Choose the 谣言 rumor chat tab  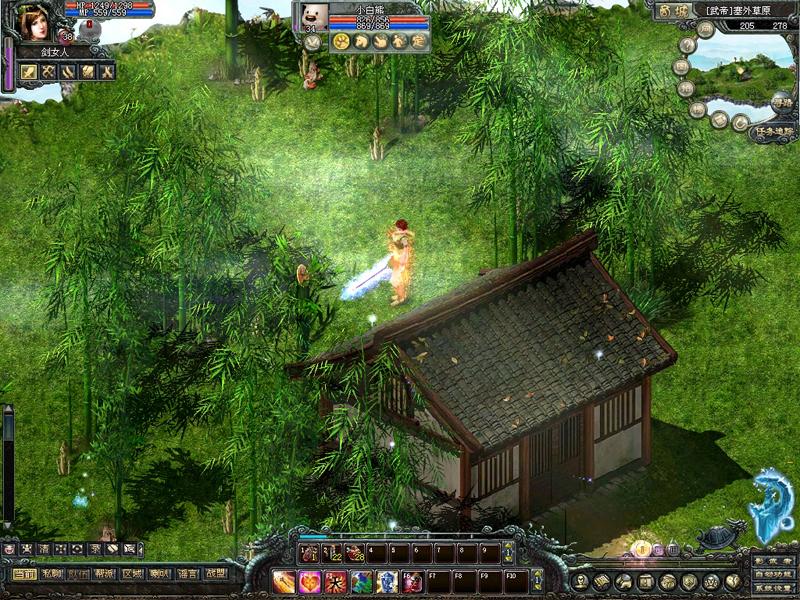pyautogui.click(x=186, y=575)
